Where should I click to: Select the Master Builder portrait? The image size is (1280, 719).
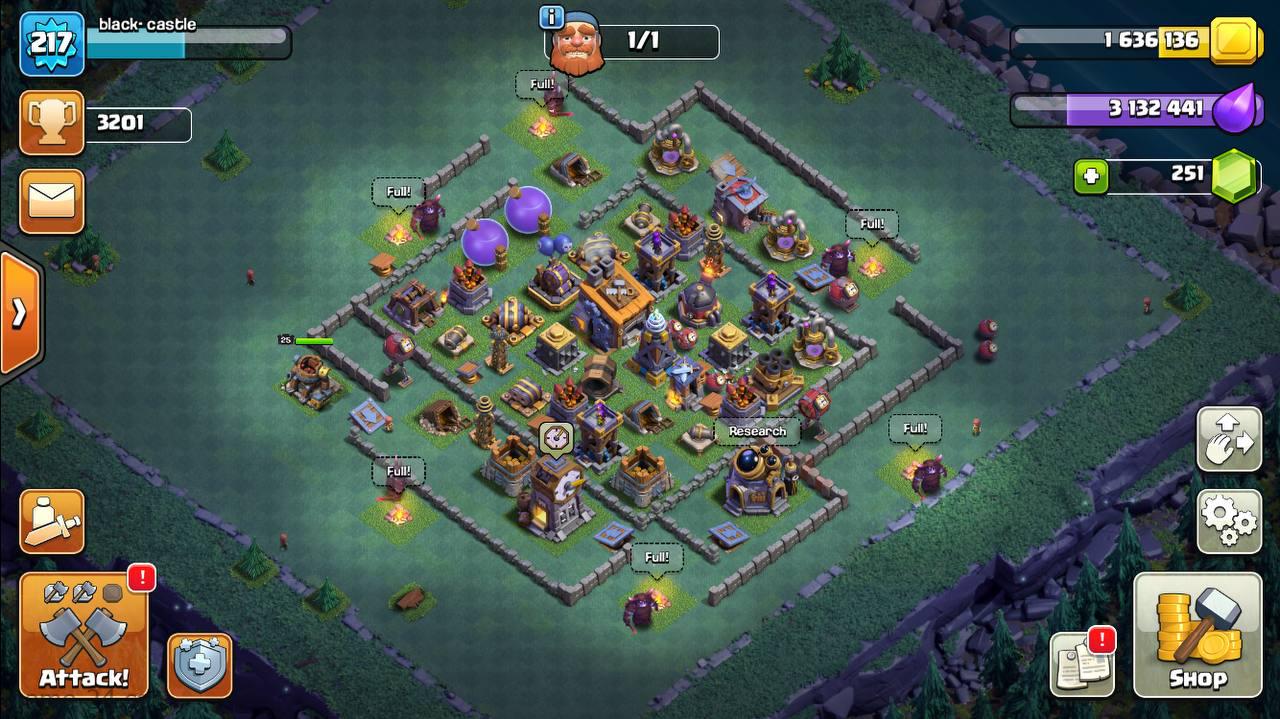point(577,45)
